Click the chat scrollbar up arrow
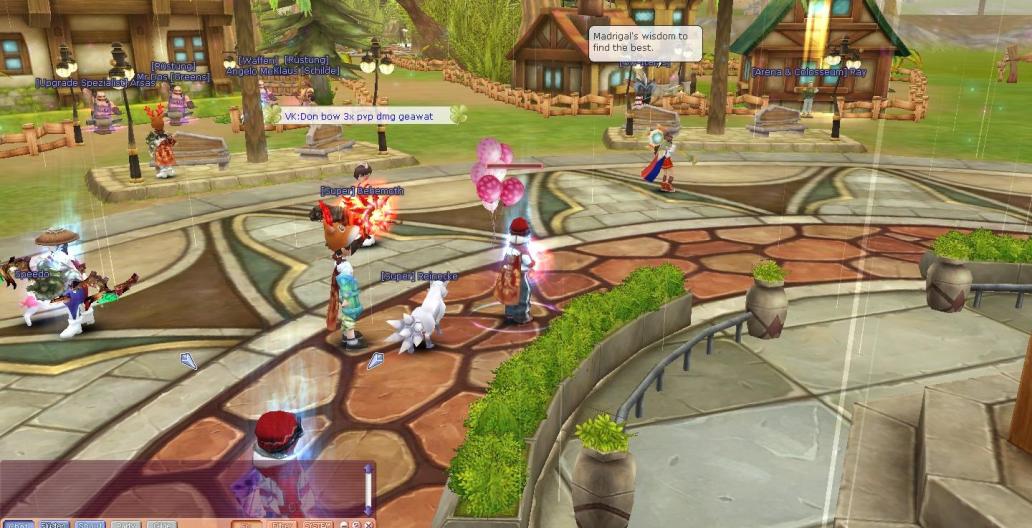Image resolution: width=1032 pixels, height=528 pixels. click(368, 468)
